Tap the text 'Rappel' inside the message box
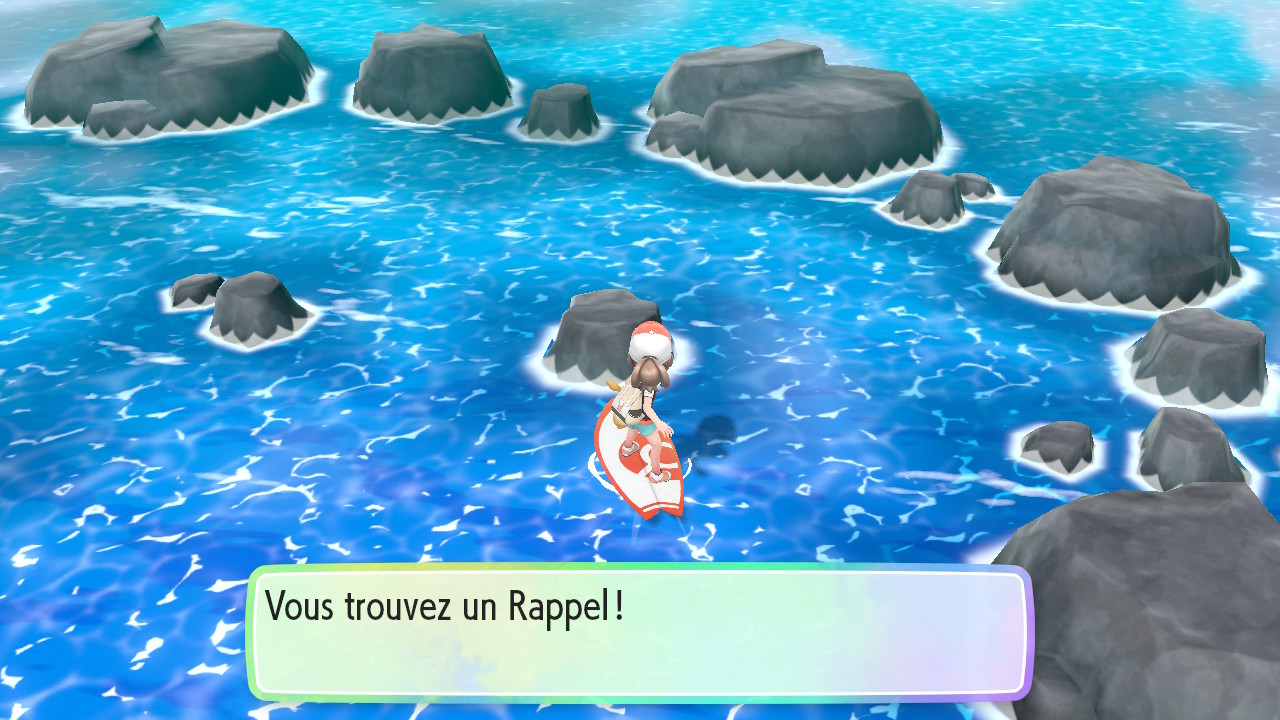1280x720 pixels. pyautogui.click(x=560, y=604)
